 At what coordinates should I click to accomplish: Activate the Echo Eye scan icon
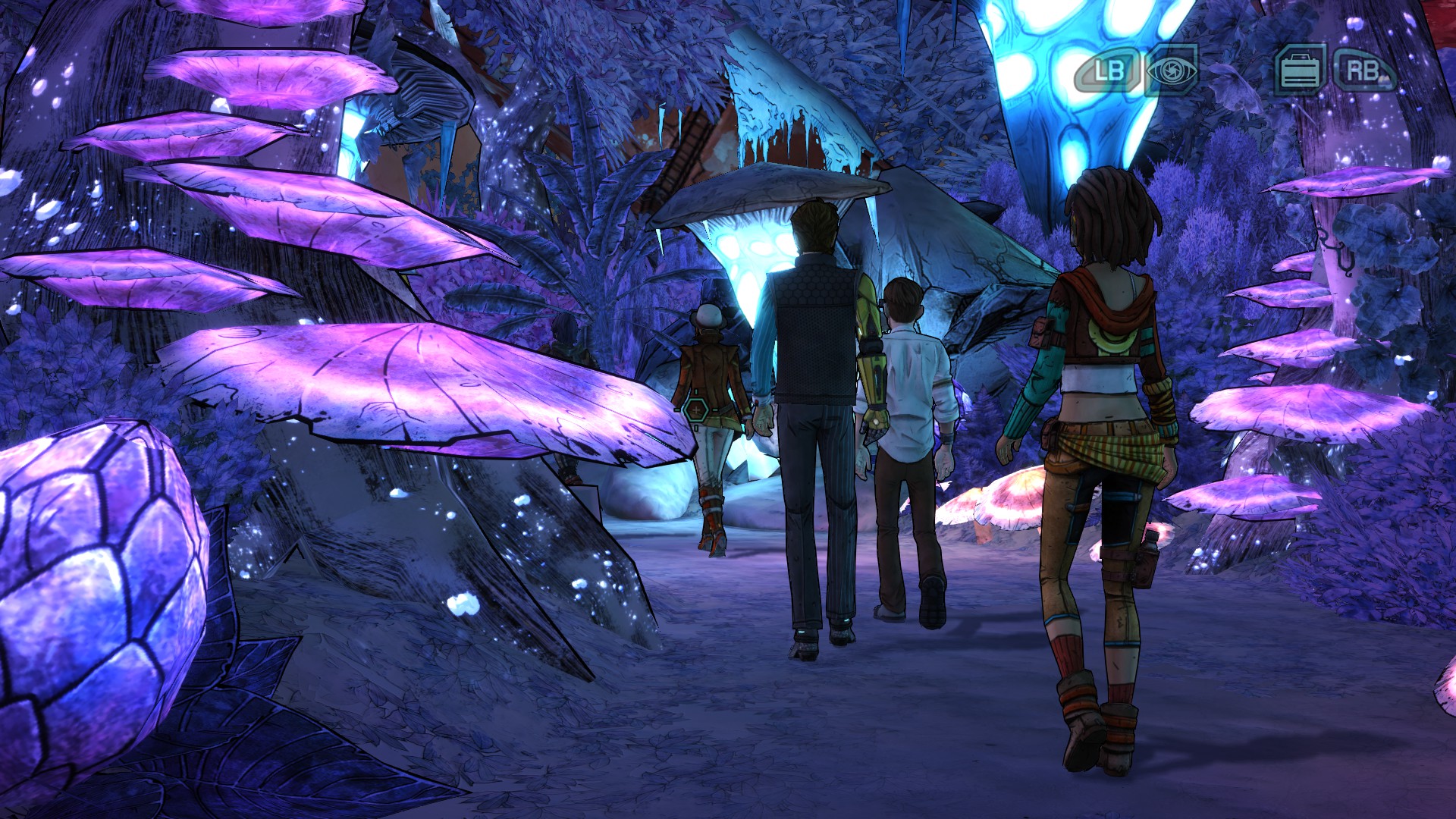1172,71
